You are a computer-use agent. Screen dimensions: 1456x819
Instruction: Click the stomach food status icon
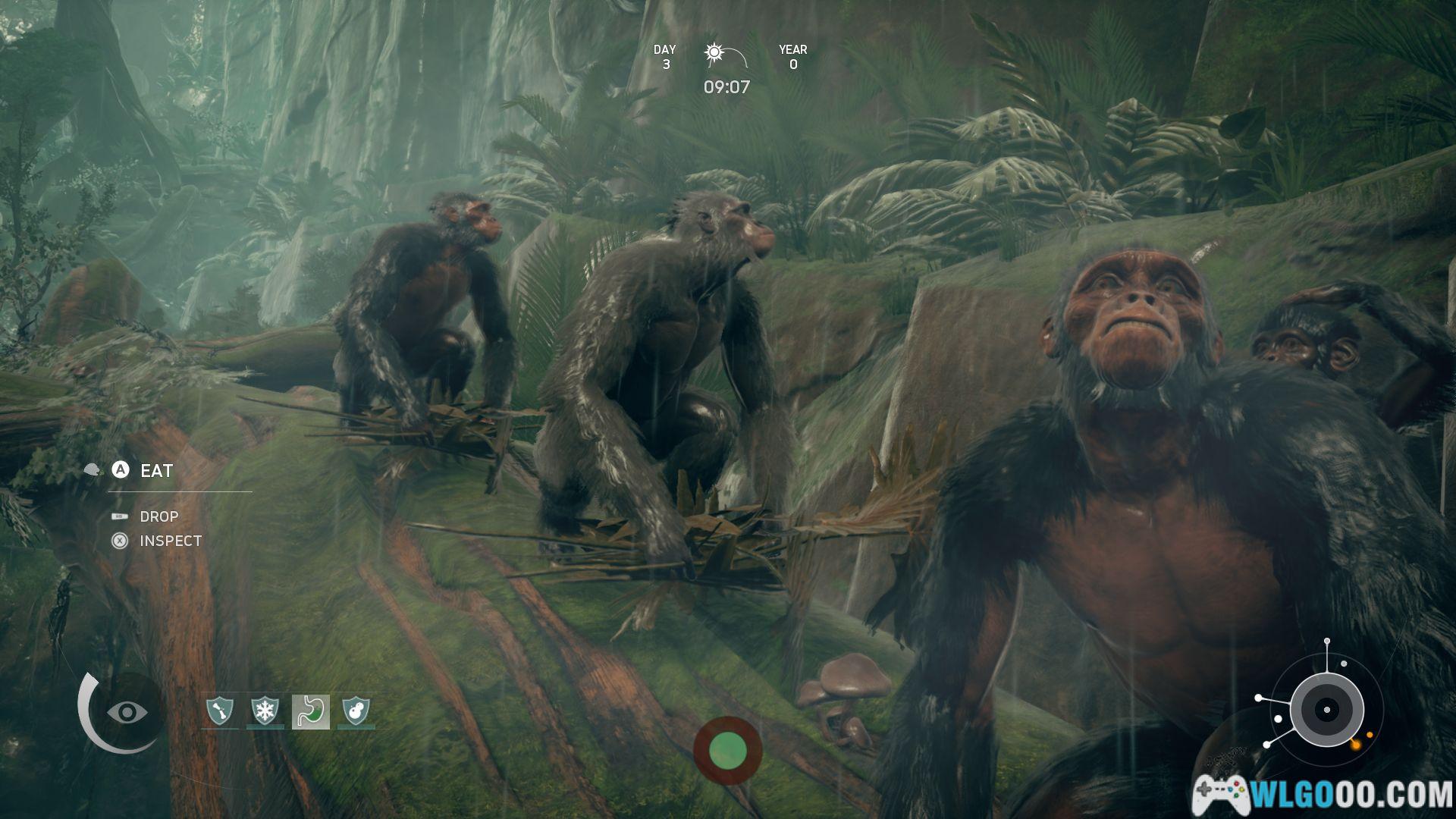click(x=311, y=711)
